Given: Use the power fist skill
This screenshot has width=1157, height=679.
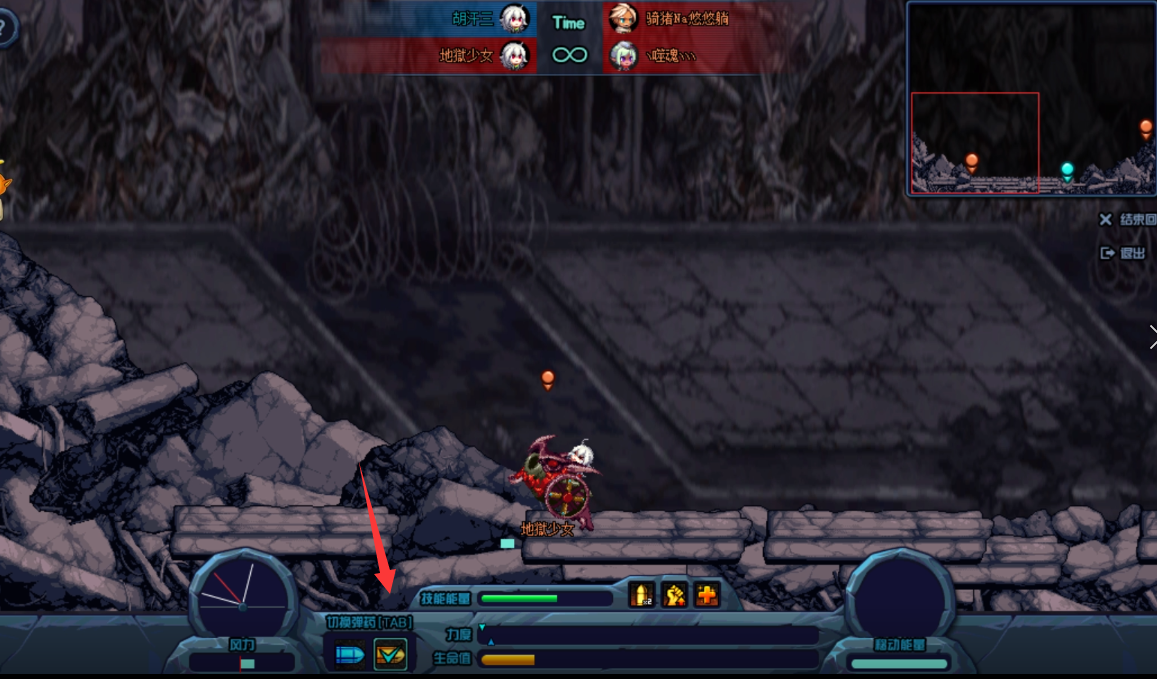Looking at the screenshot, I should click(x=675, y=595).
